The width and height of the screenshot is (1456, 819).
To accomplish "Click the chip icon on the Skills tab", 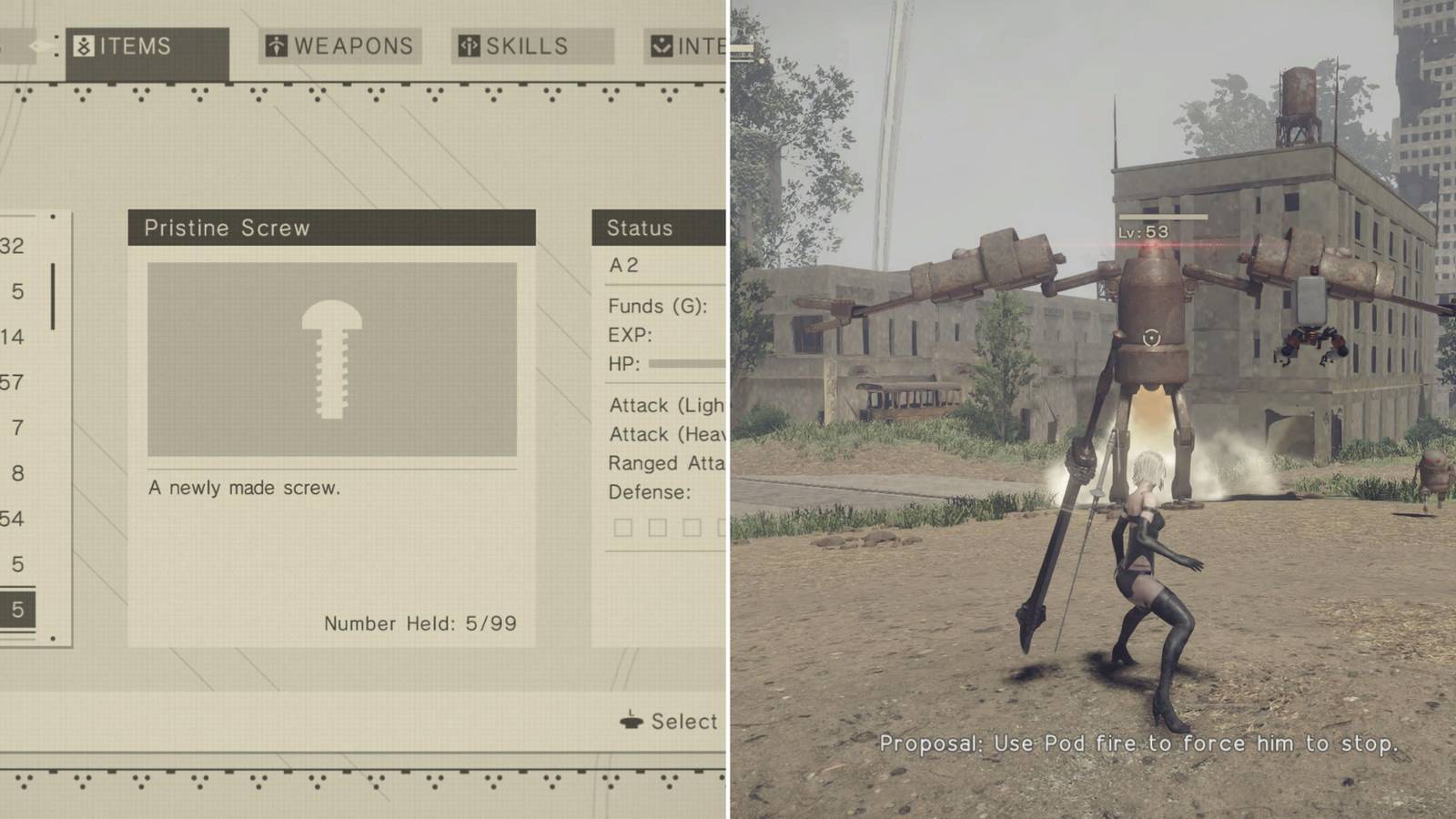I will pos(468,45).
